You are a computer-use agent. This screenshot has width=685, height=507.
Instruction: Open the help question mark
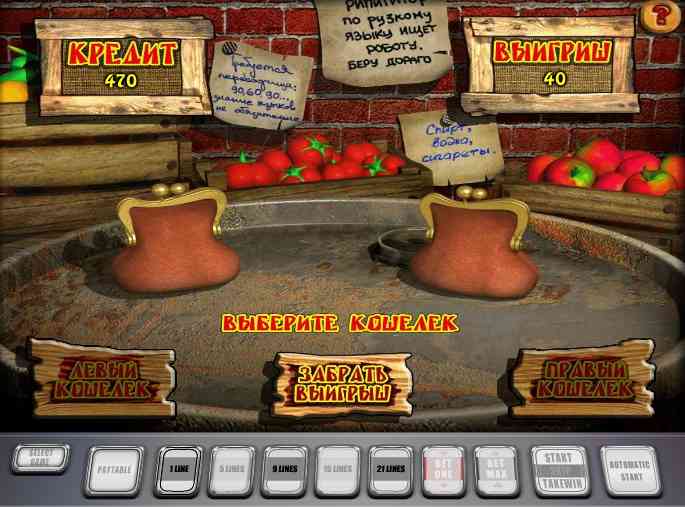click(659, 15)
